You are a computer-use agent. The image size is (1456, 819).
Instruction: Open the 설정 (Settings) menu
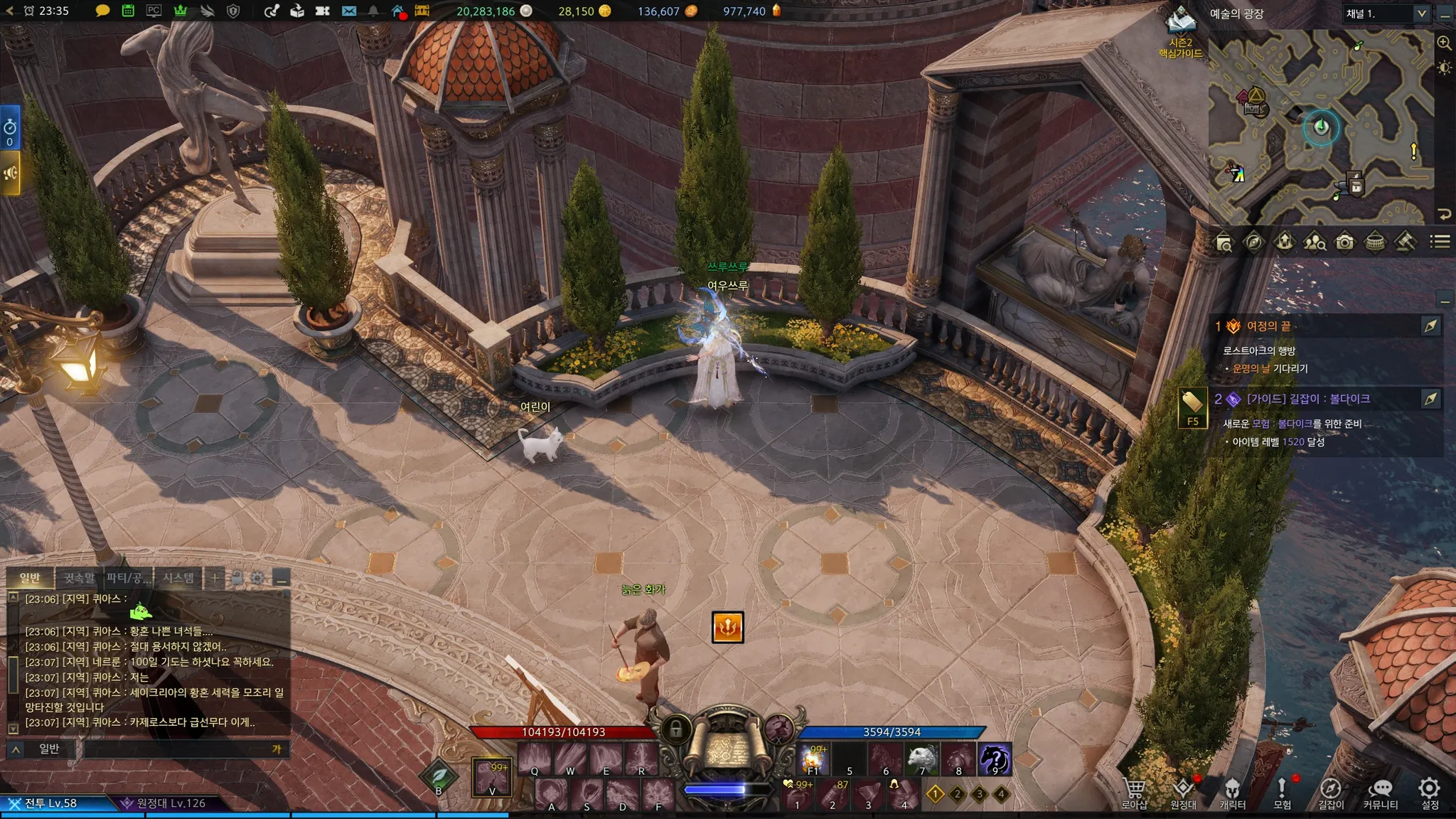coord(1429,791)
